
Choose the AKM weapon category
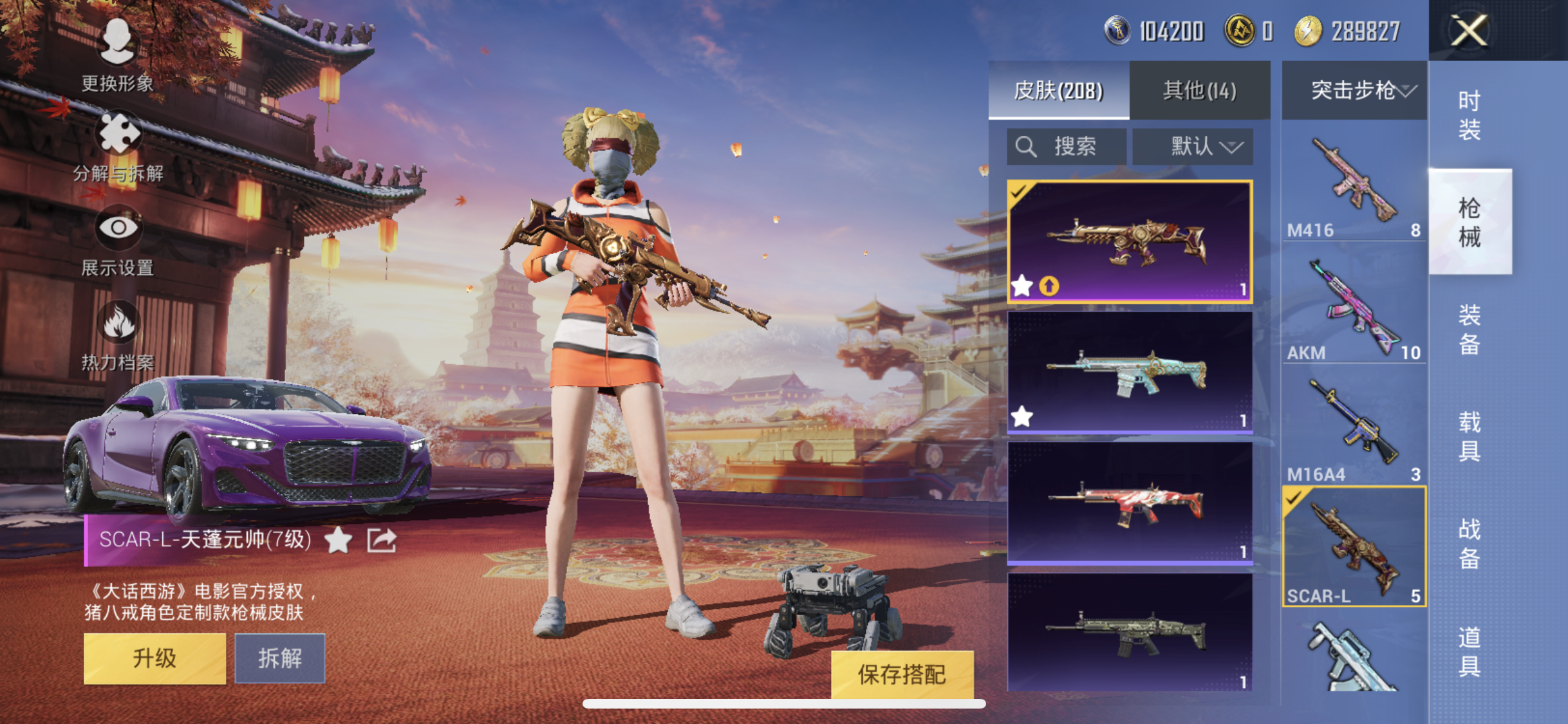pyautogui.click(x=1354, y=309)
